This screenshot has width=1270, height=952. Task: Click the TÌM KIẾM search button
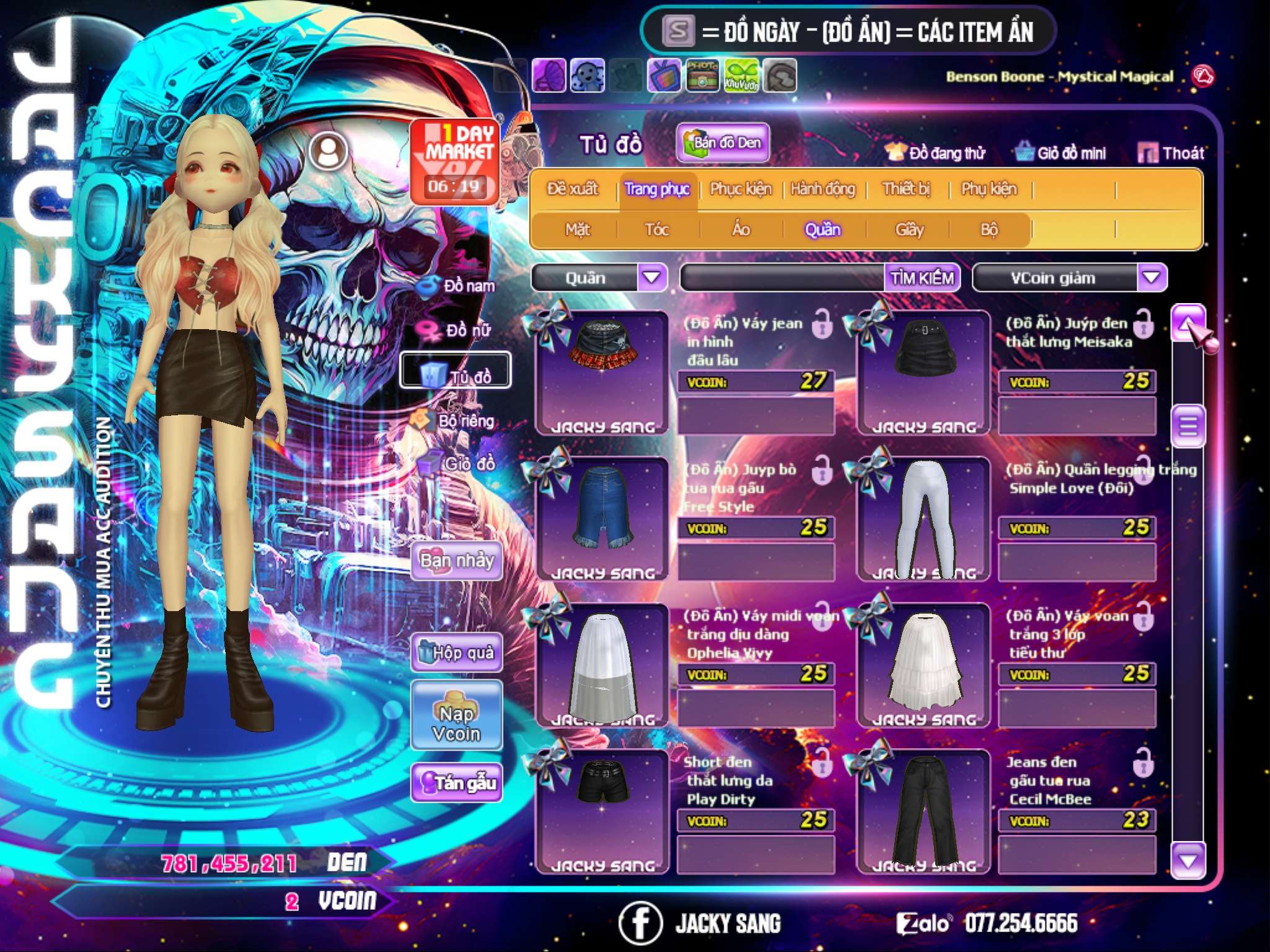click(x=921, y=278)
